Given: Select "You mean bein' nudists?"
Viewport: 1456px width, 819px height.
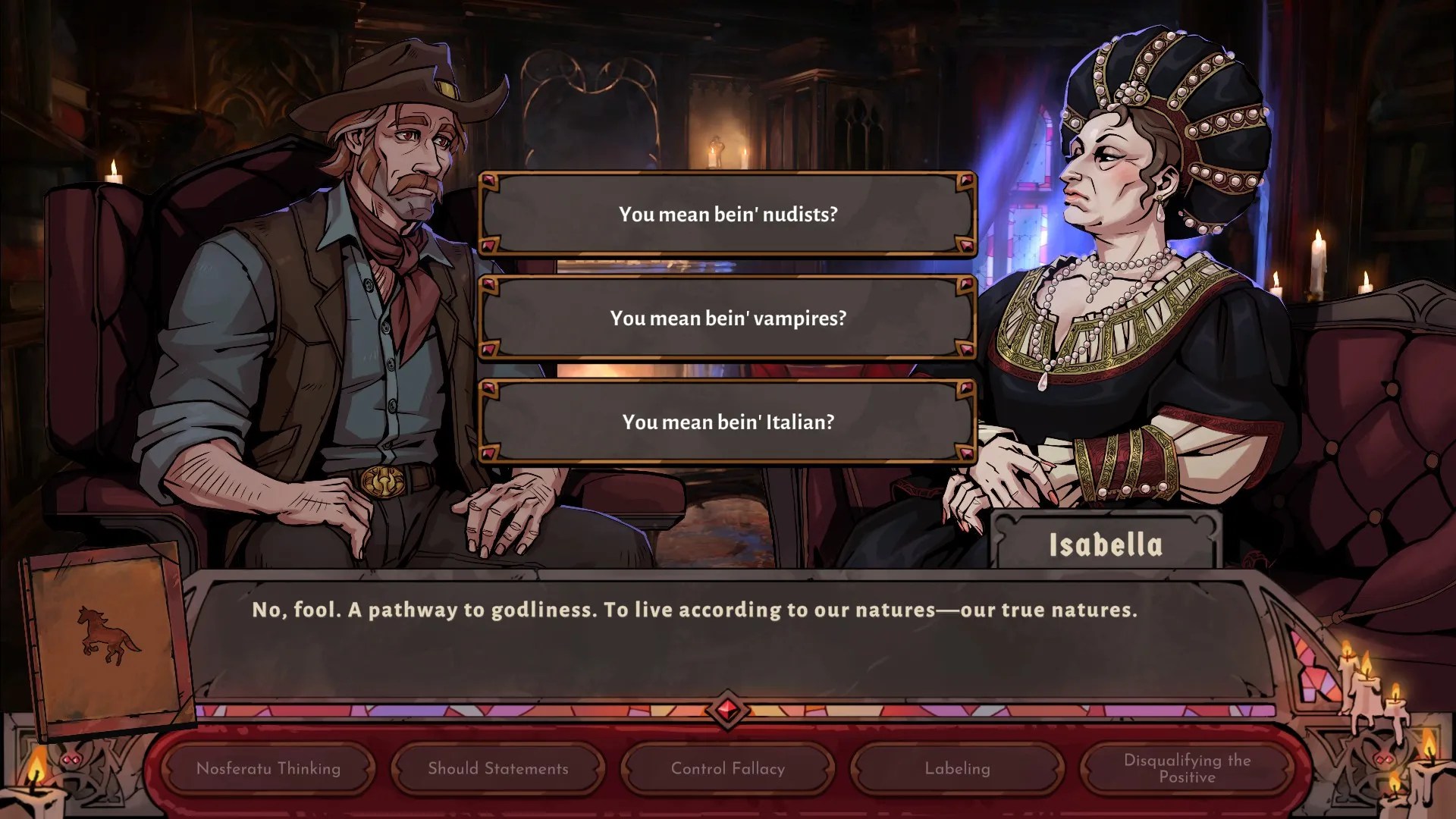Looking at the screenshot, I should tap(726, 214).
